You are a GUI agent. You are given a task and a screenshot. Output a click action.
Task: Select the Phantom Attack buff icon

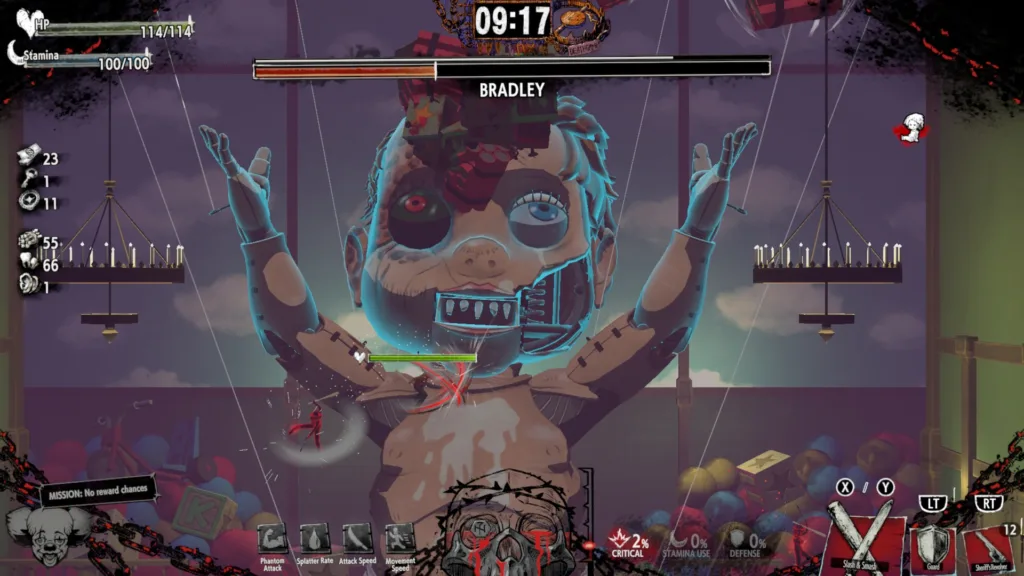click(x=271, y=538)
